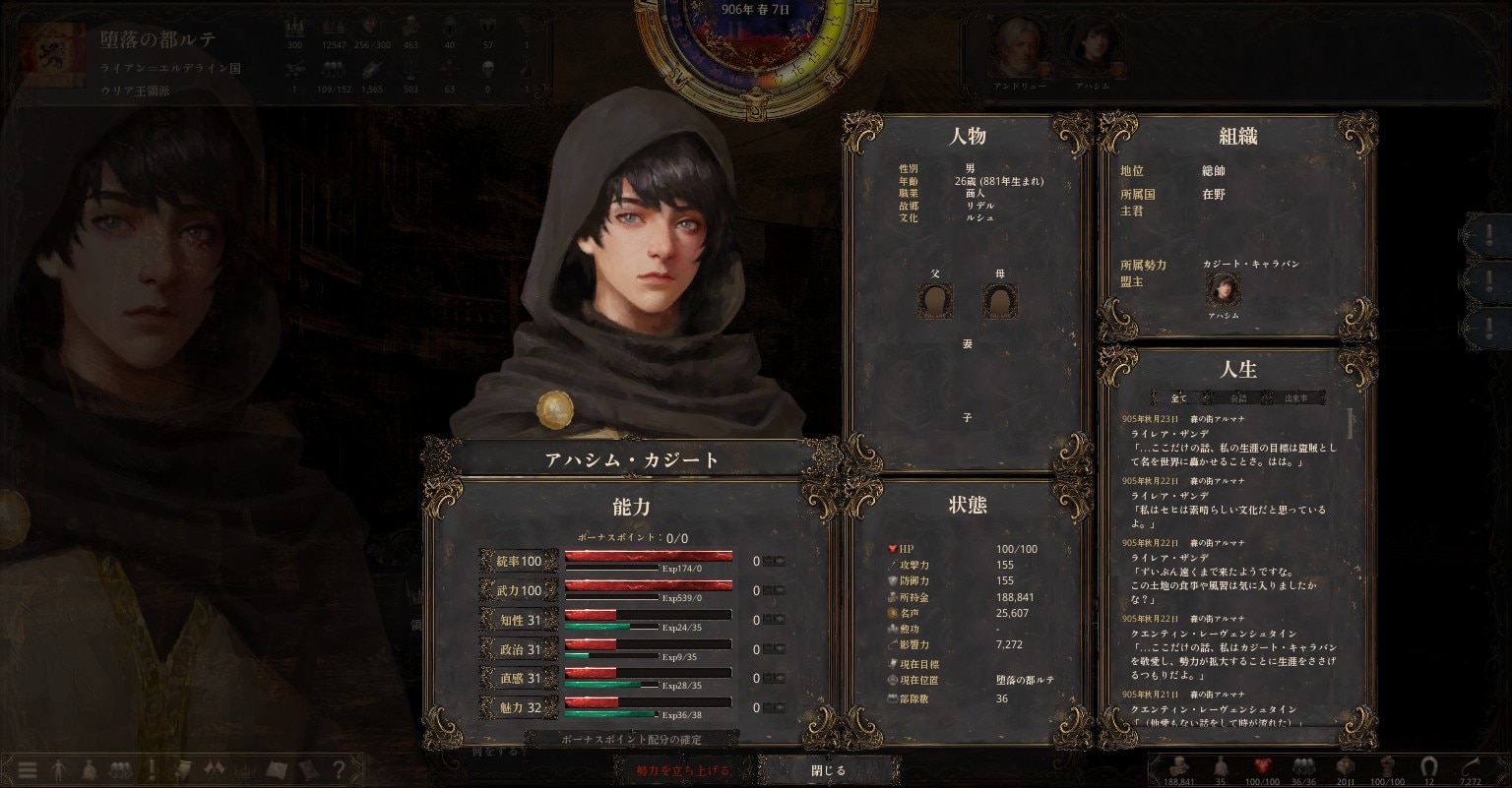Screen dimensions: 1512x788
Task: Click the red 勢力を立ち上げる button
Action: [682, 770]
